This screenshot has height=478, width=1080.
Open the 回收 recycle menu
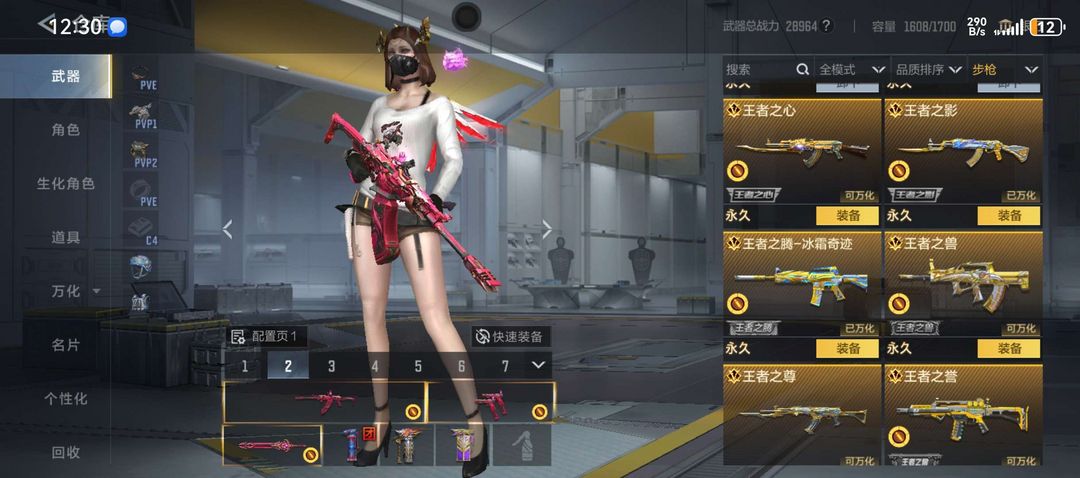(x=66, y=452)
